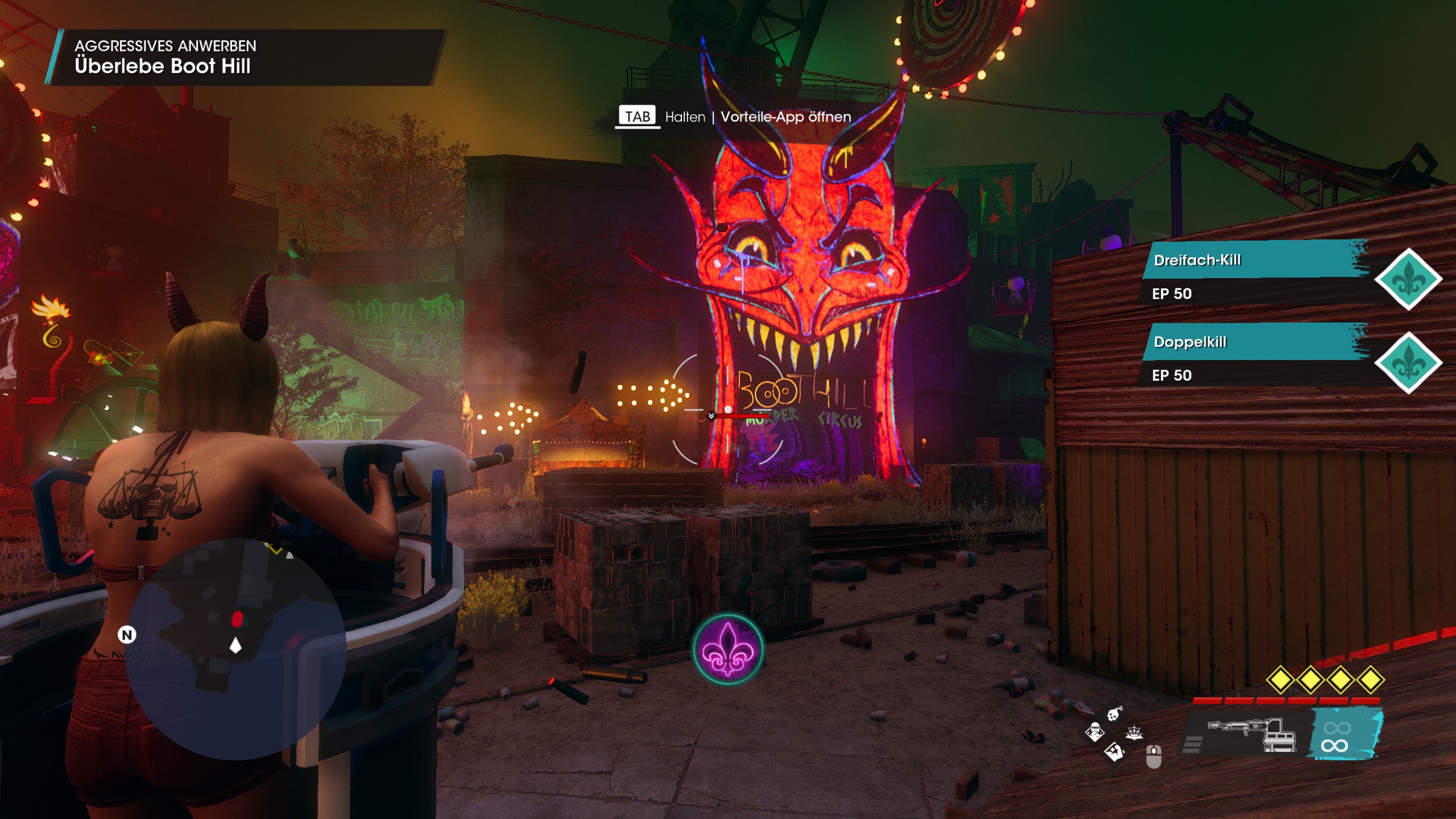Activate the masked figure smoke skill
Screen dimensions: 1456x819
pos(1094,732)
